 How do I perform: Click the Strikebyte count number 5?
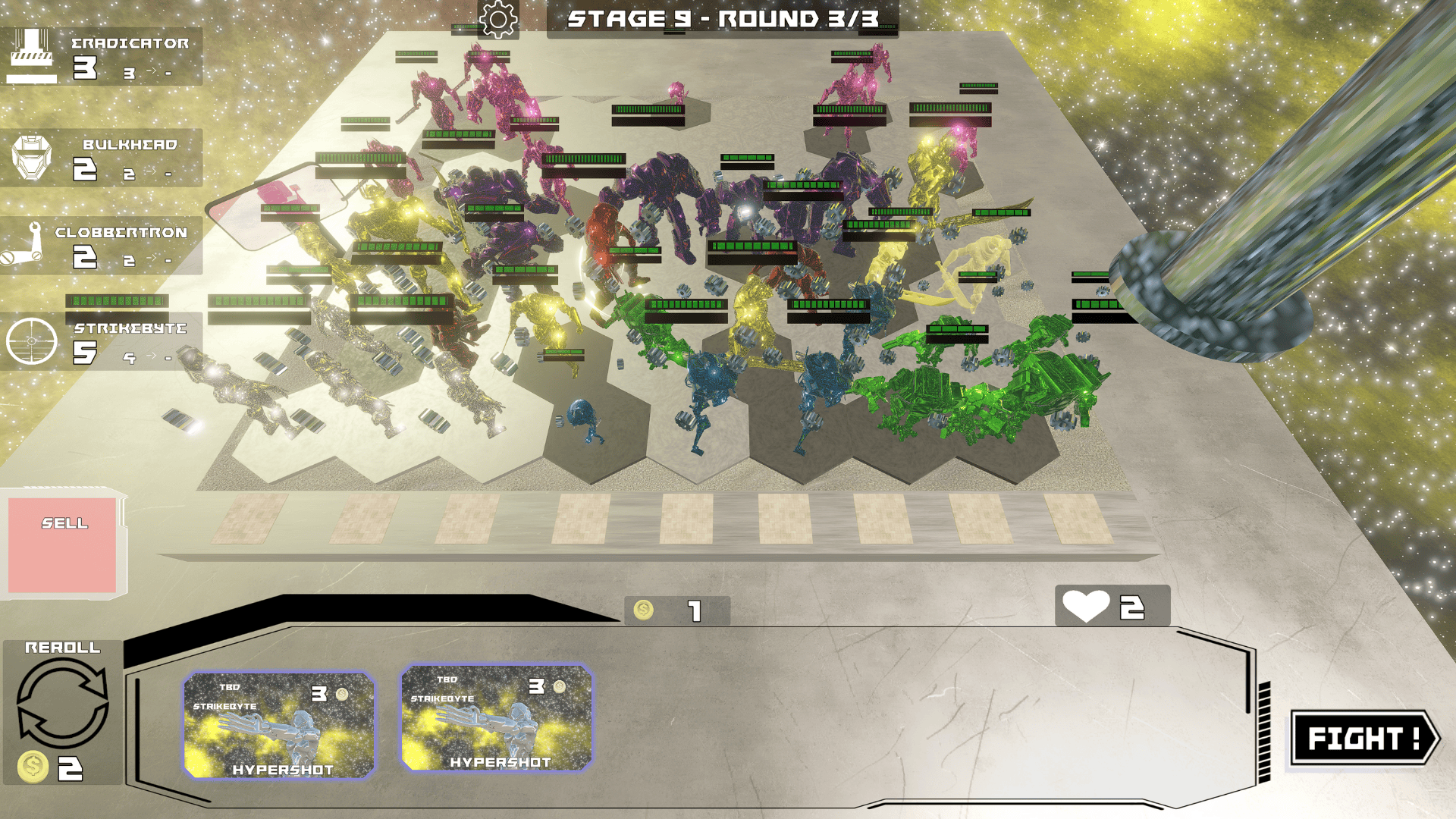[86, 351]
